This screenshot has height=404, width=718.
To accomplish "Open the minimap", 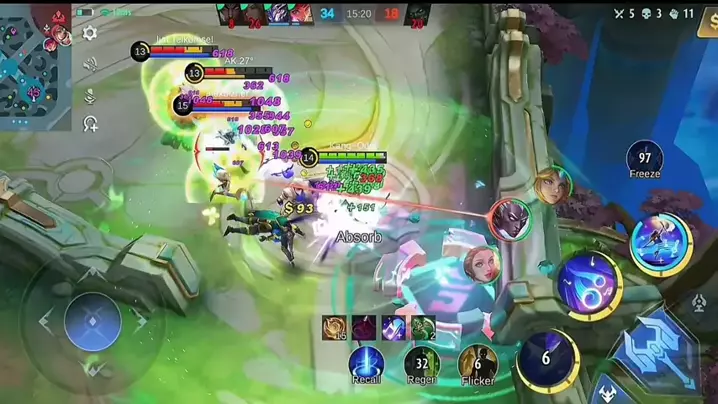I will coord(35,61).
